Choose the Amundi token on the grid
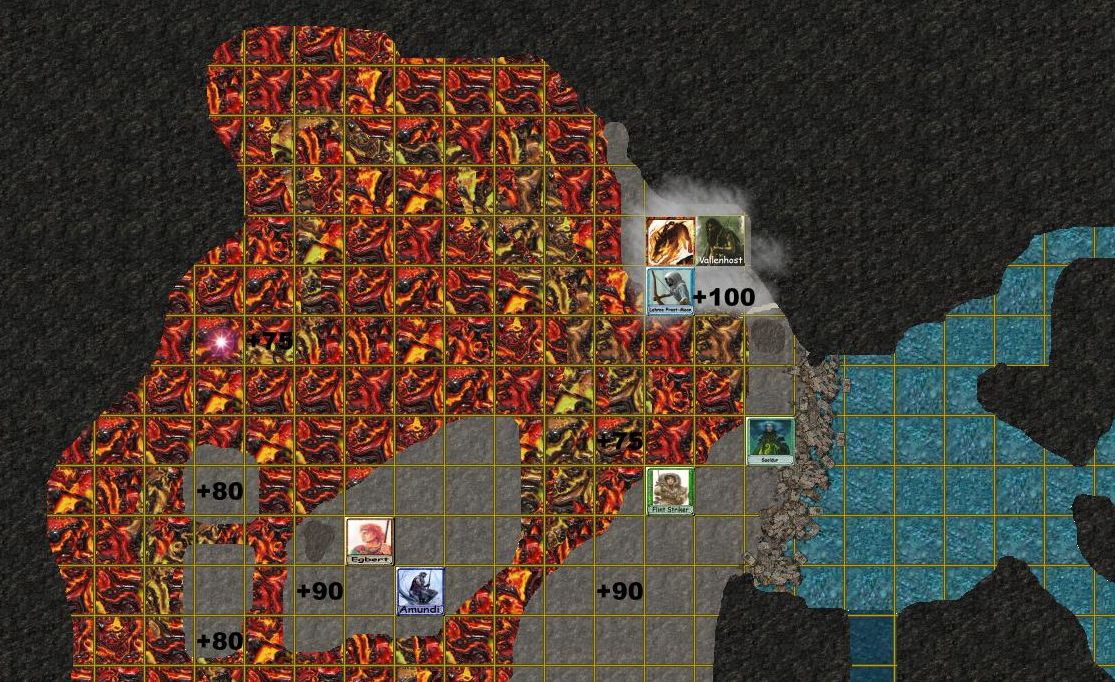Screen dimensions: 1115x682 [x=420, y=591]
